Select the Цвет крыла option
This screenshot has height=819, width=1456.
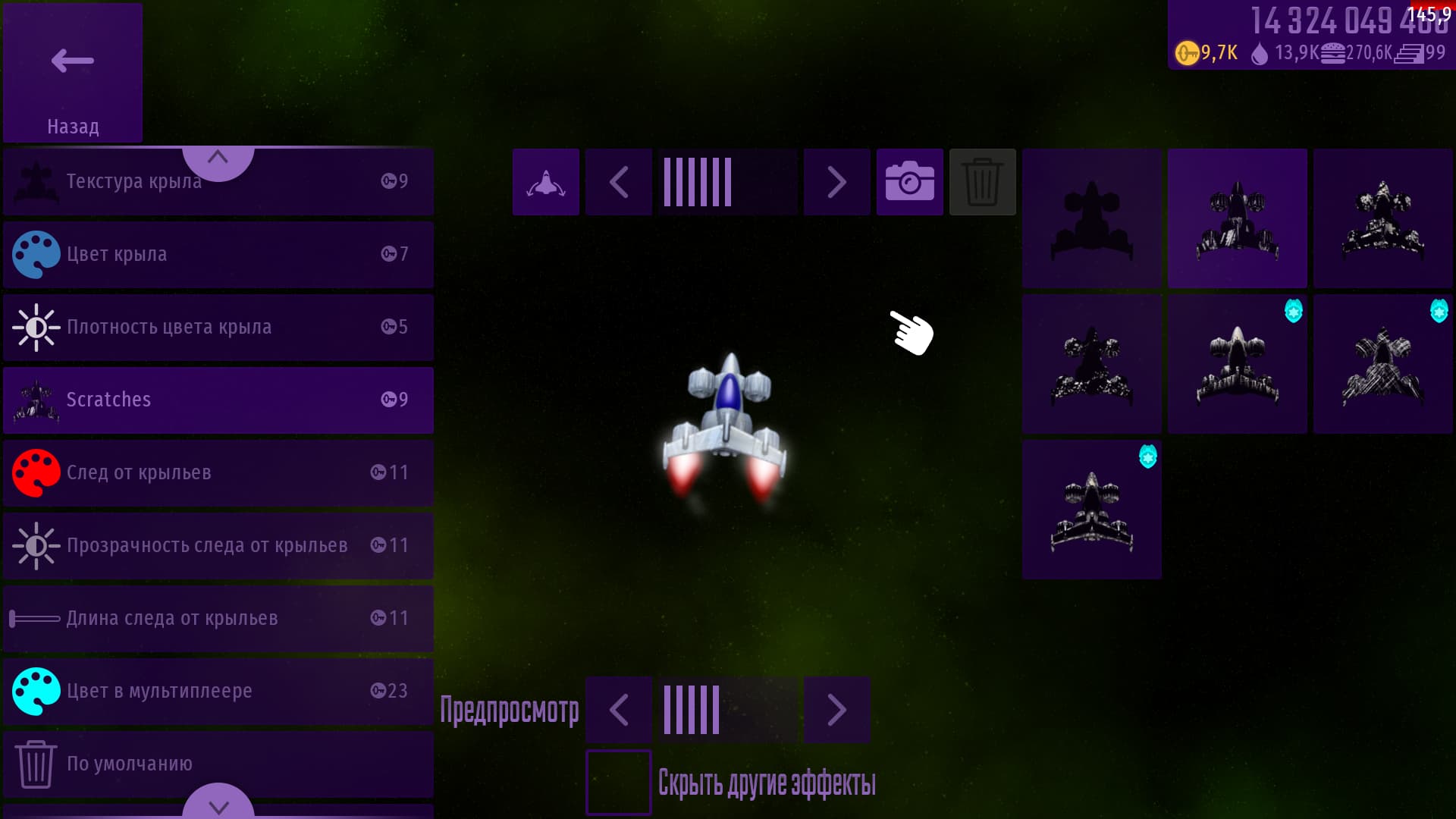pyautogui.click(x=218, y=254)
